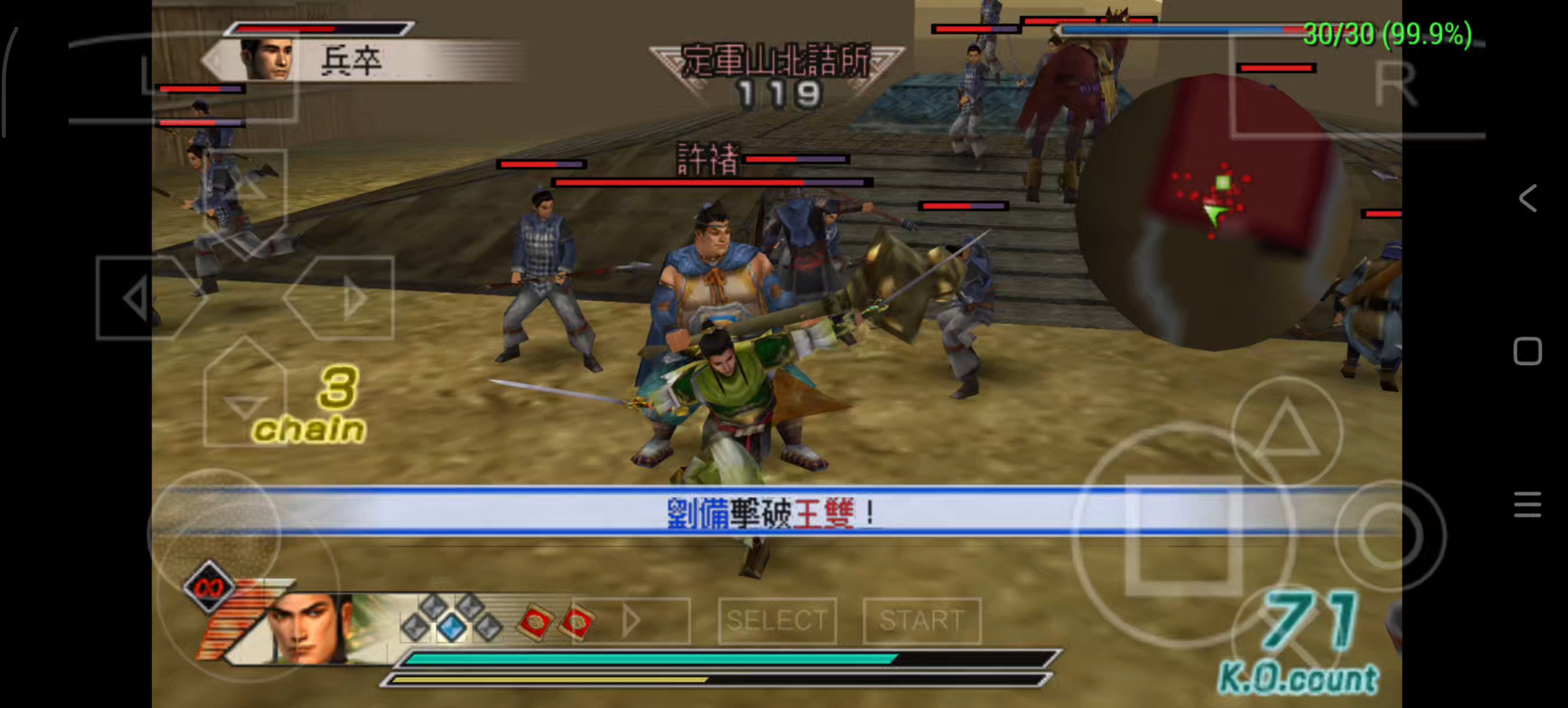1568x708 pixels.
Task: Tap the triangle action button
Action: [1287, 431]
